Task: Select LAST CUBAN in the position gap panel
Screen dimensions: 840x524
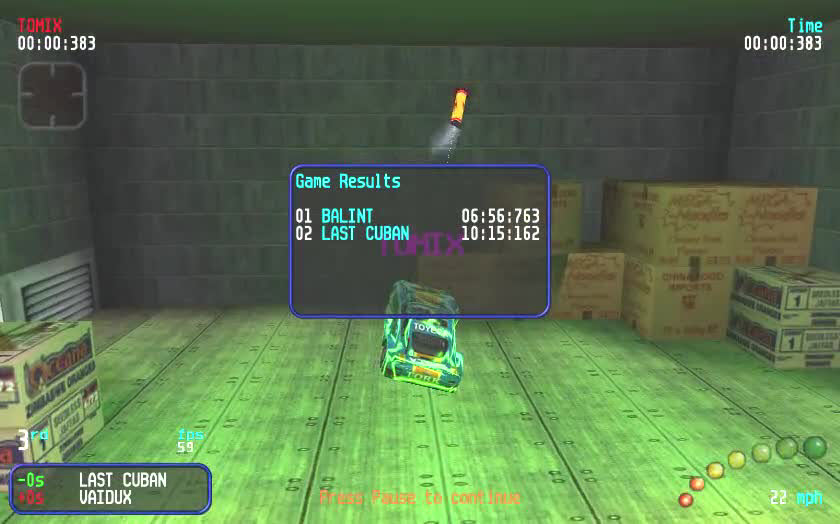Action: 122,480
